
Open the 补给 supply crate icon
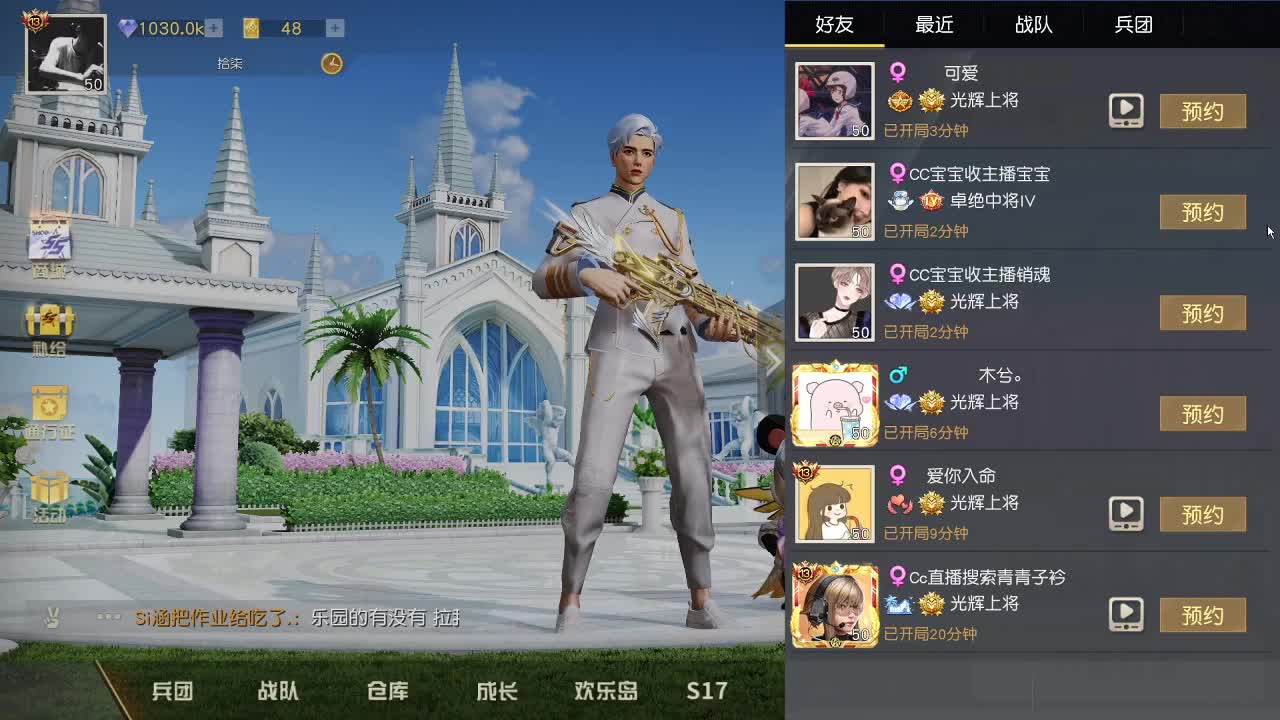coord(47,320)
